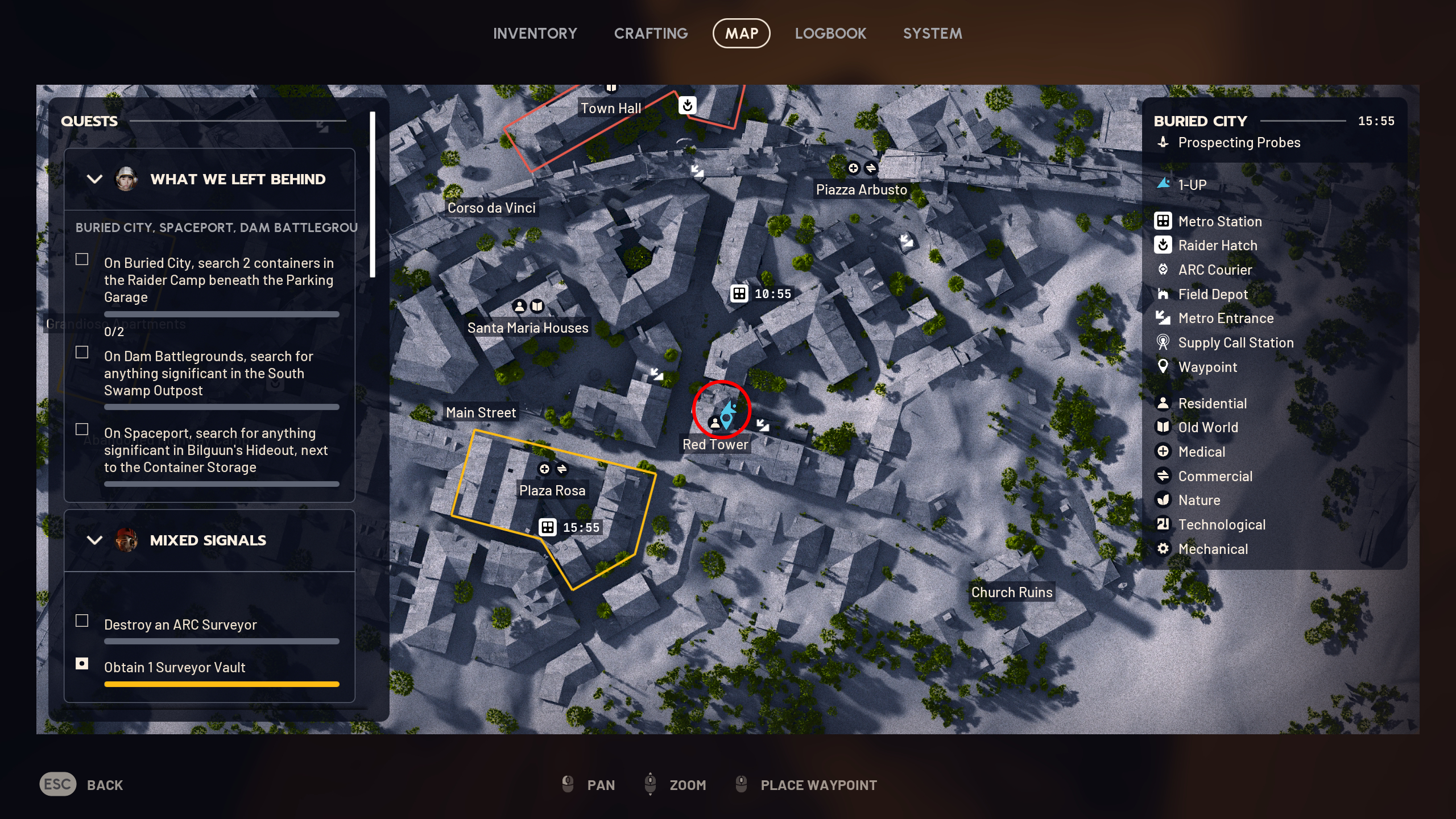Check the Buried City containers objective

coord(81,259)
